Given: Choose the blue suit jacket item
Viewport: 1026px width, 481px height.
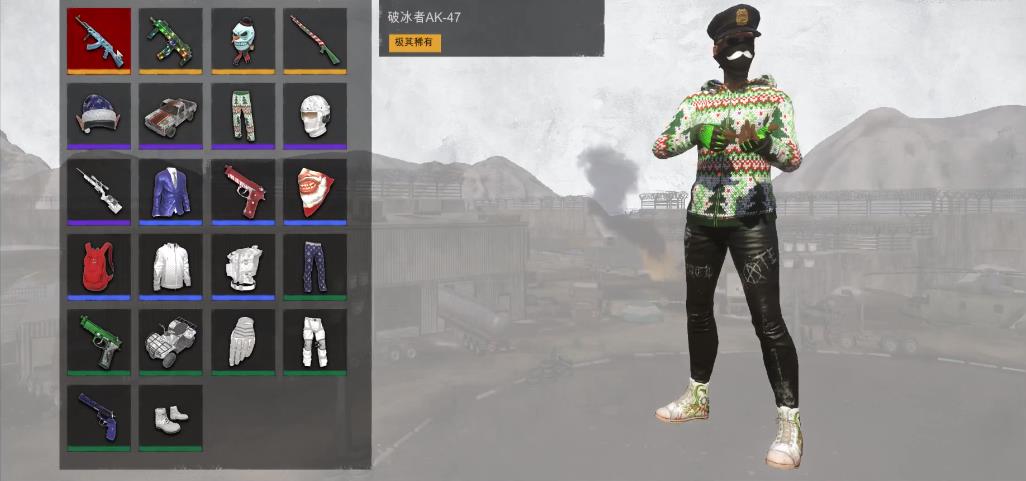Looking at the screenshot, I should (x=171, y=189).
